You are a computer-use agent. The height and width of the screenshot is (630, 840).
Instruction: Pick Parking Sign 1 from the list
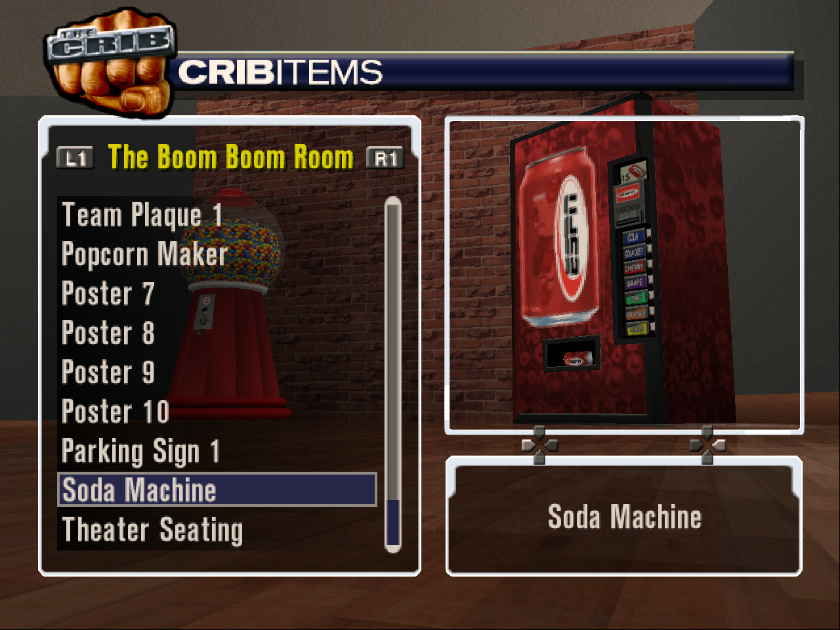141,451
